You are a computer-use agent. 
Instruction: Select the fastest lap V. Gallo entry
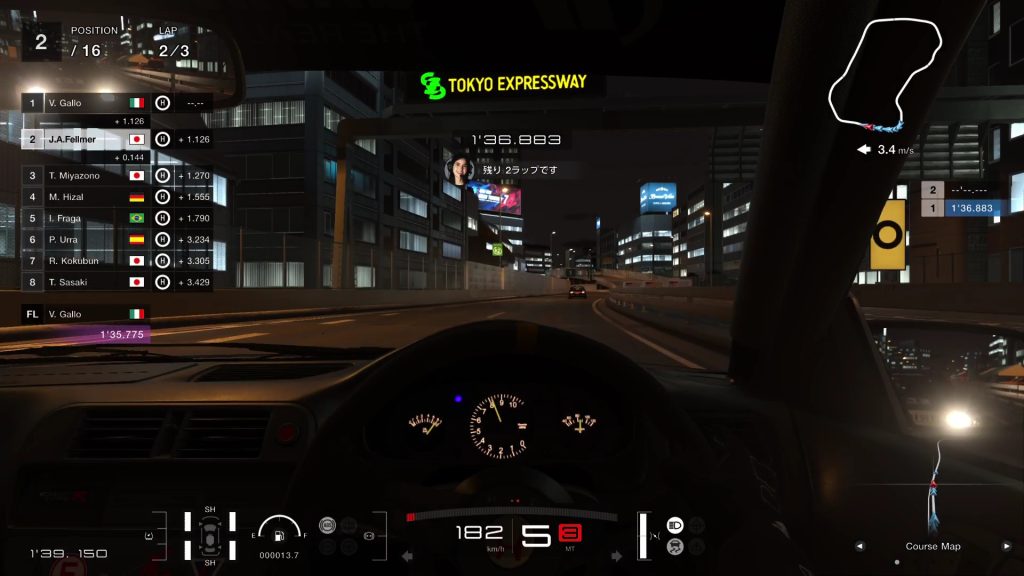tap(85, 313)
